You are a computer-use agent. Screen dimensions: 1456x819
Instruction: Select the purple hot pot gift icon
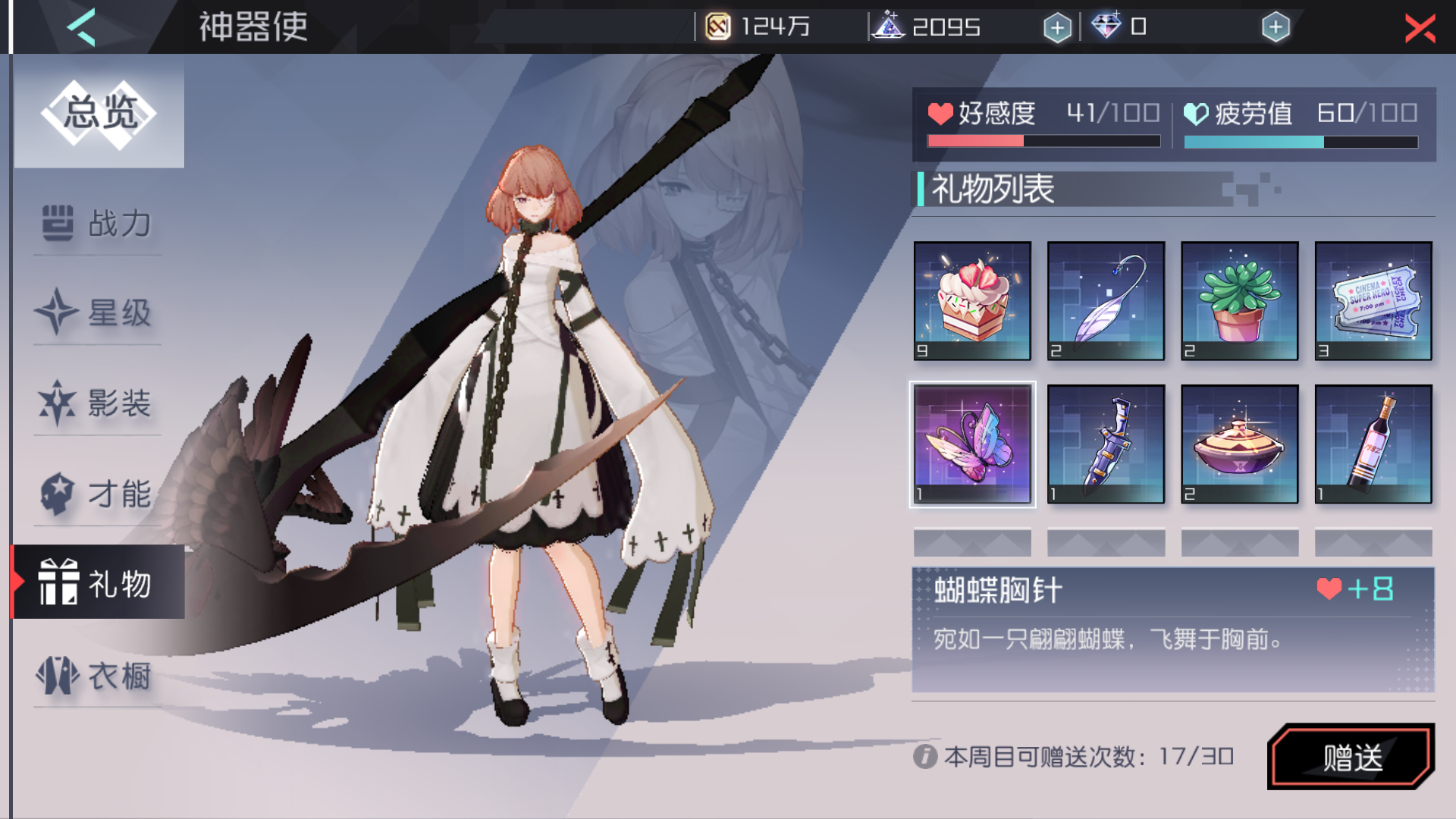pos(1240,444)
